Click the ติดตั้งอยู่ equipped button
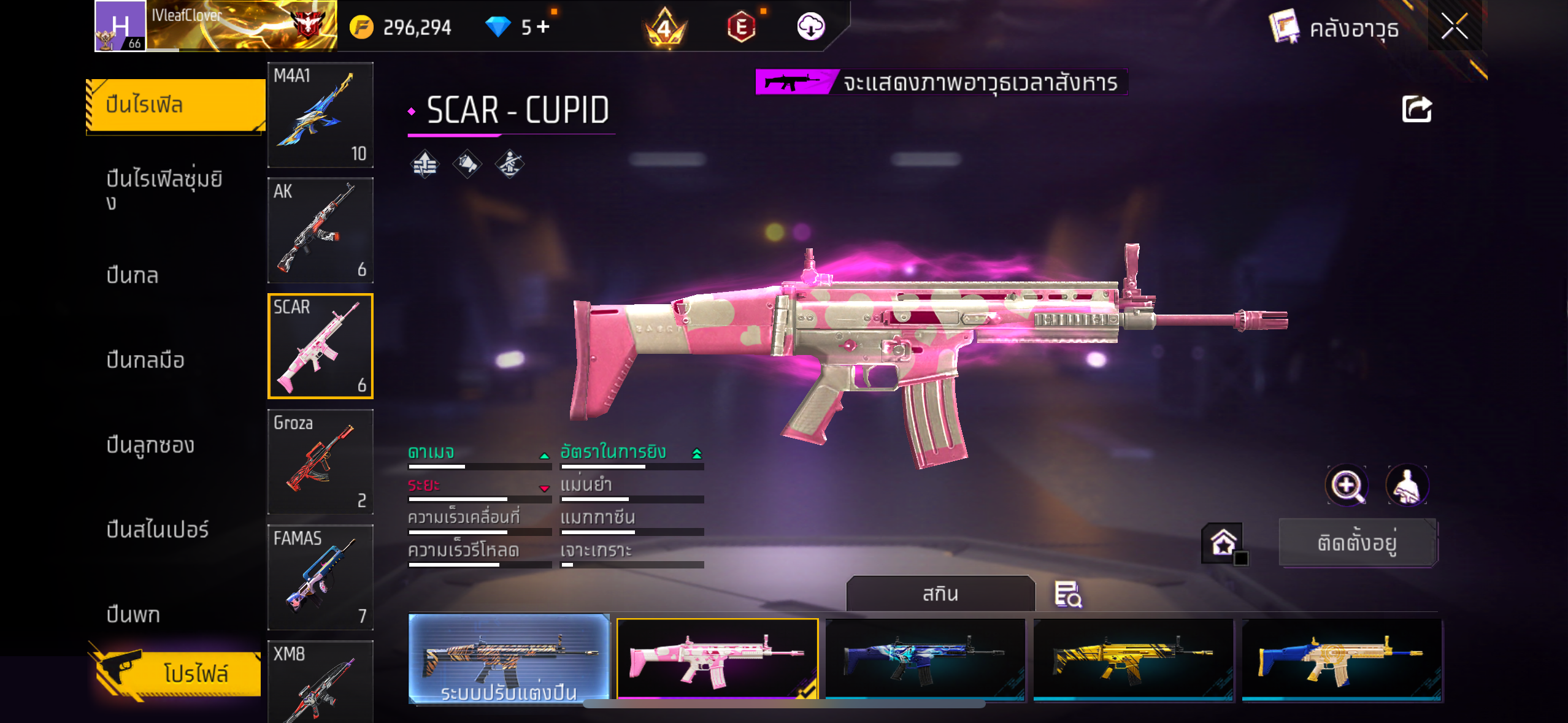The width and height of the screenshot is (1568, 723). pyautogui.click(x=1357, y=543)
